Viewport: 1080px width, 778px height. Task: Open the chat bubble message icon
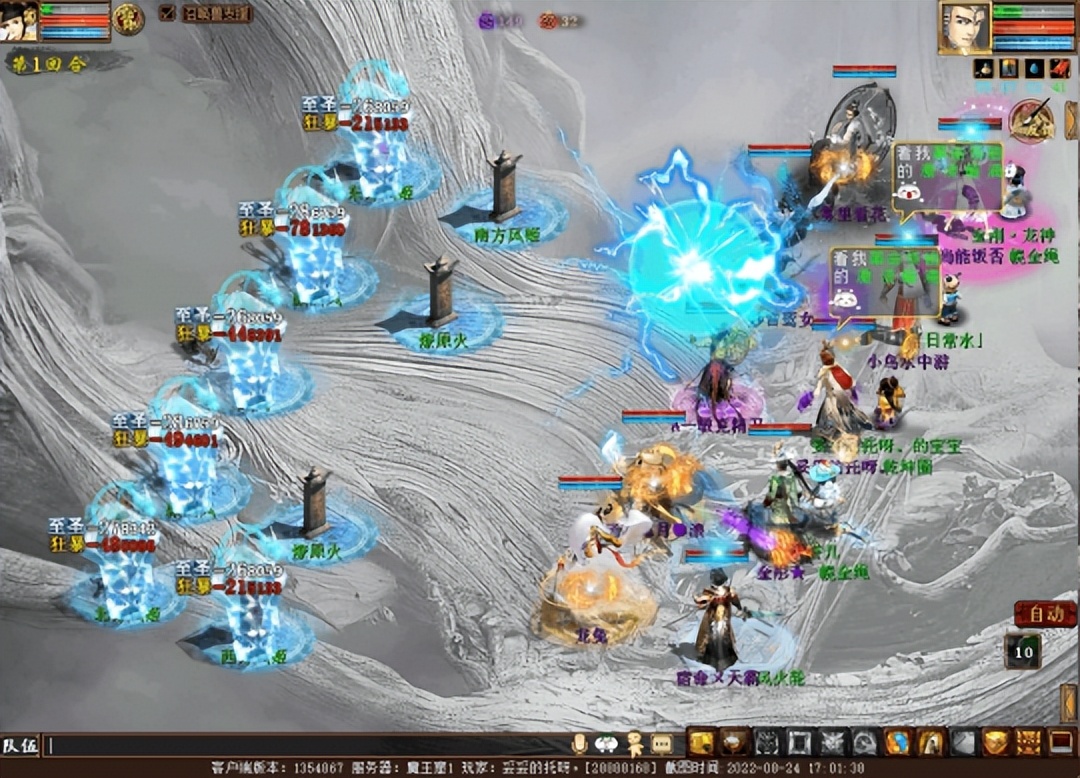(661, 744)
